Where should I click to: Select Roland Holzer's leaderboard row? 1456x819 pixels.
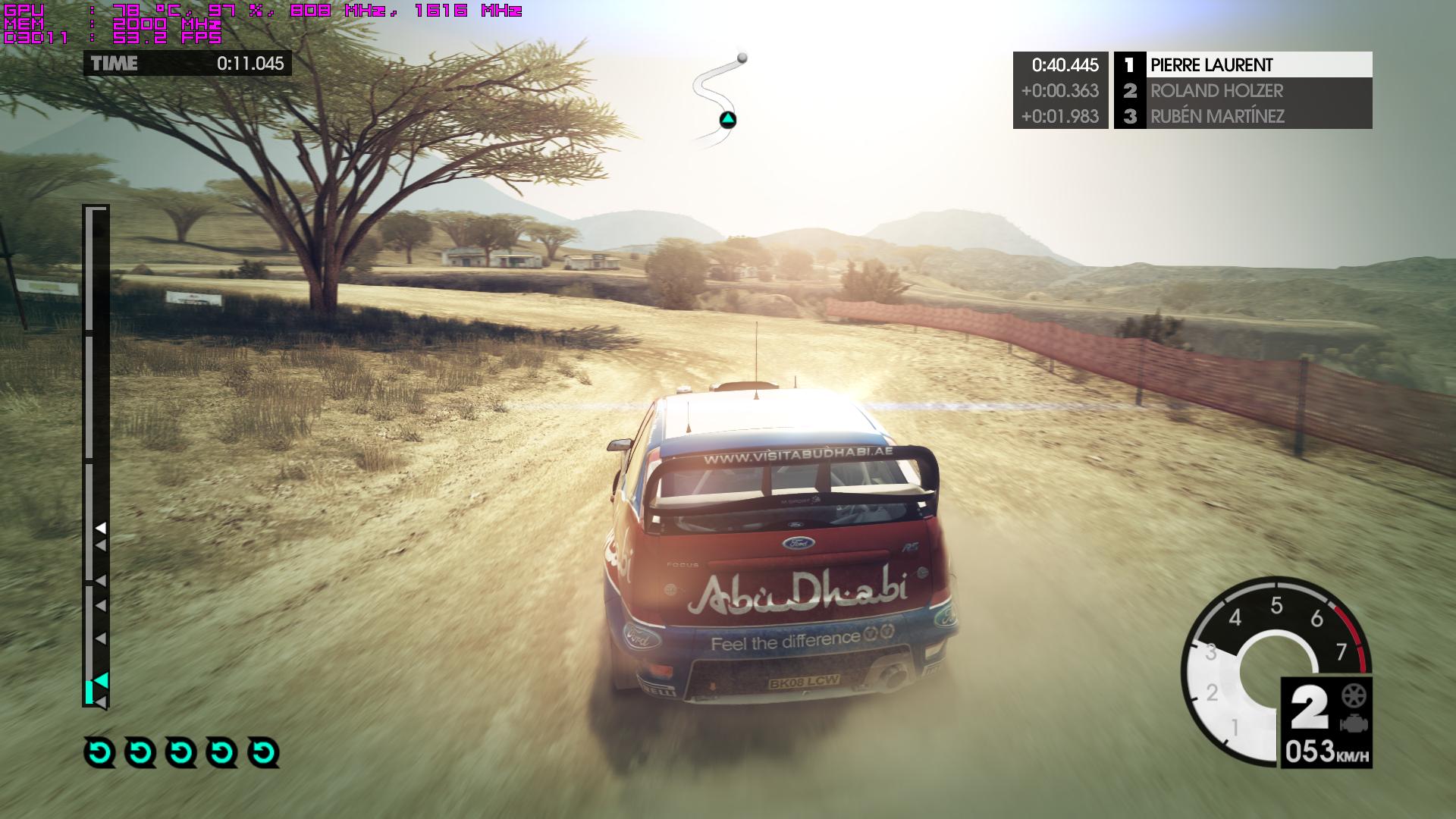pyautogui.click(x=1242, y=91)
